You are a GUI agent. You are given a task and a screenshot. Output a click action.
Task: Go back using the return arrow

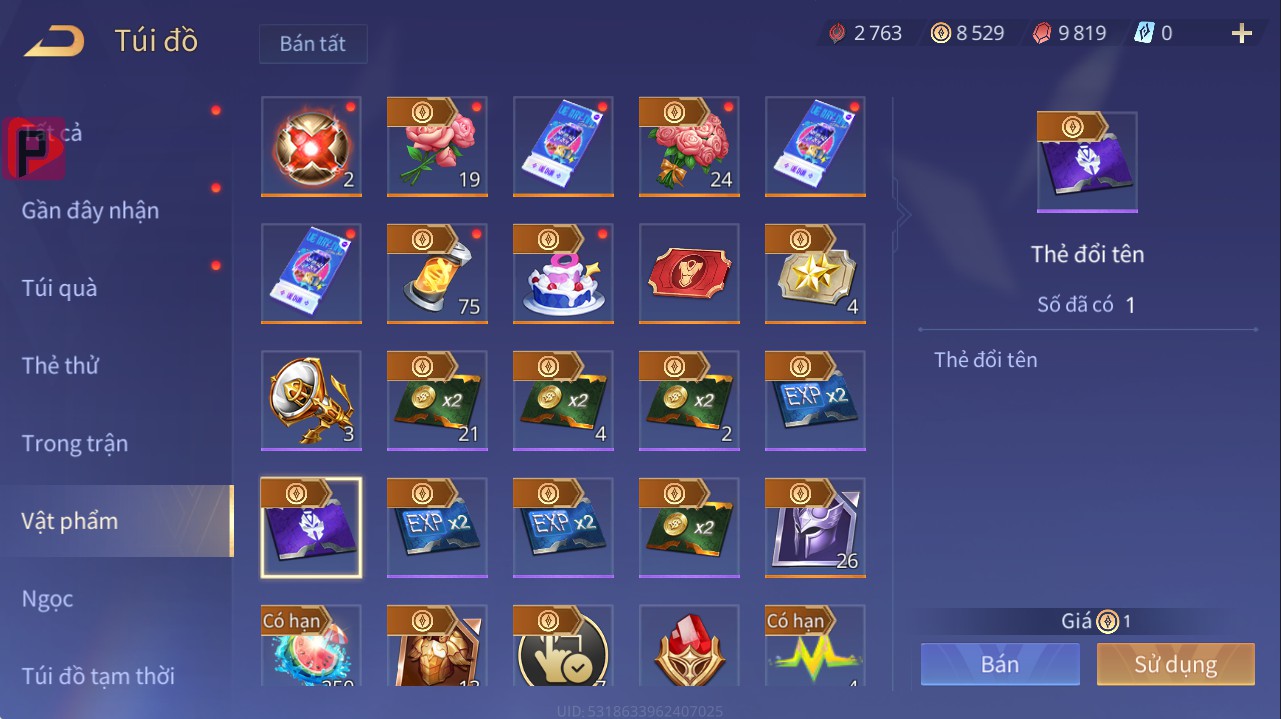coord(55,41)
